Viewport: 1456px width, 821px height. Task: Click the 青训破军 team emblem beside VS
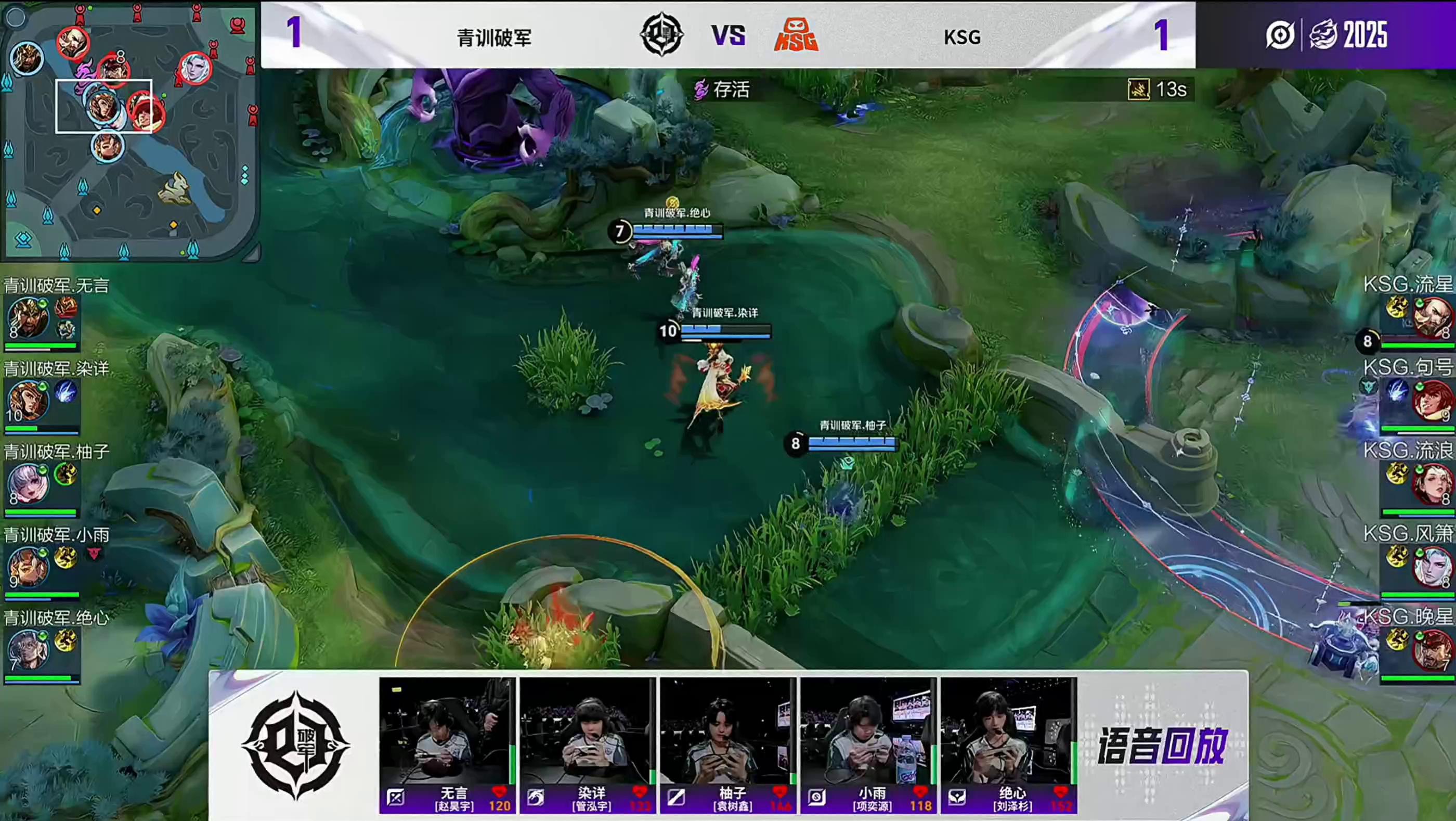(661, 35)
